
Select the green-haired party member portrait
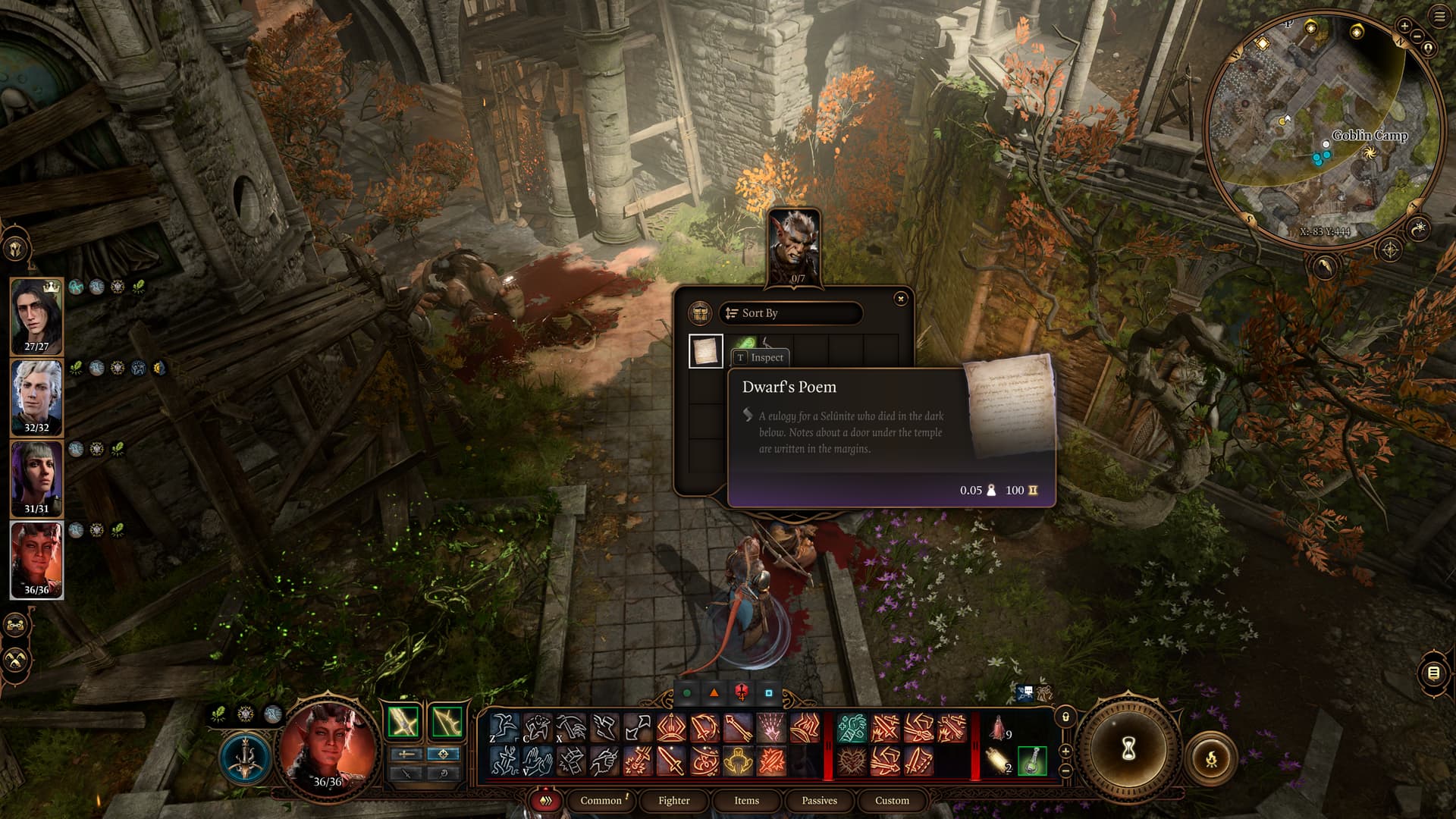(36, 479)
